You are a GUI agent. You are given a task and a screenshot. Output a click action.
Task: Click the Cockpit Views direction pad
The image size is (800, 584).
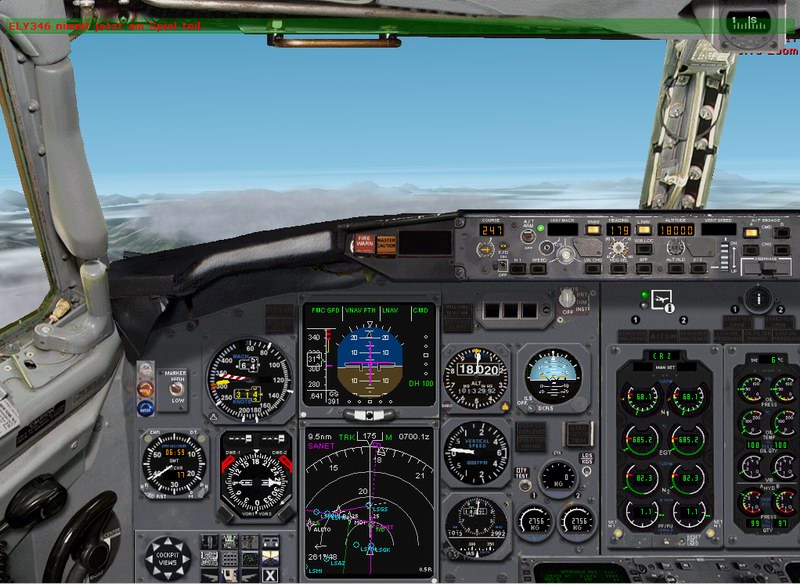[x=166, y=555]
